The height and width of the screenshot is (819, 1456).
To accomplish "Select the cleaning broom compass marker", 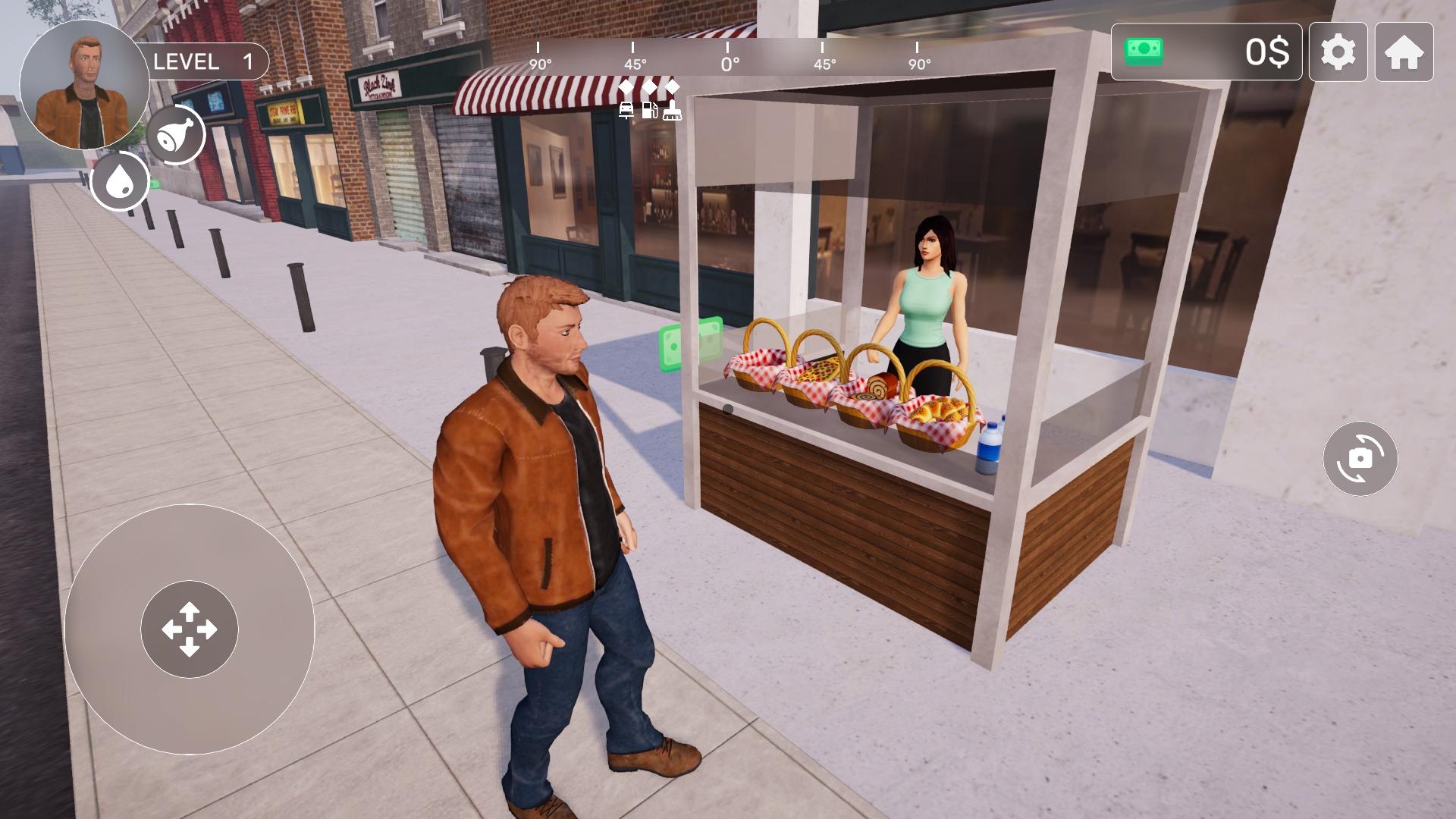I will tap(673, 111).
